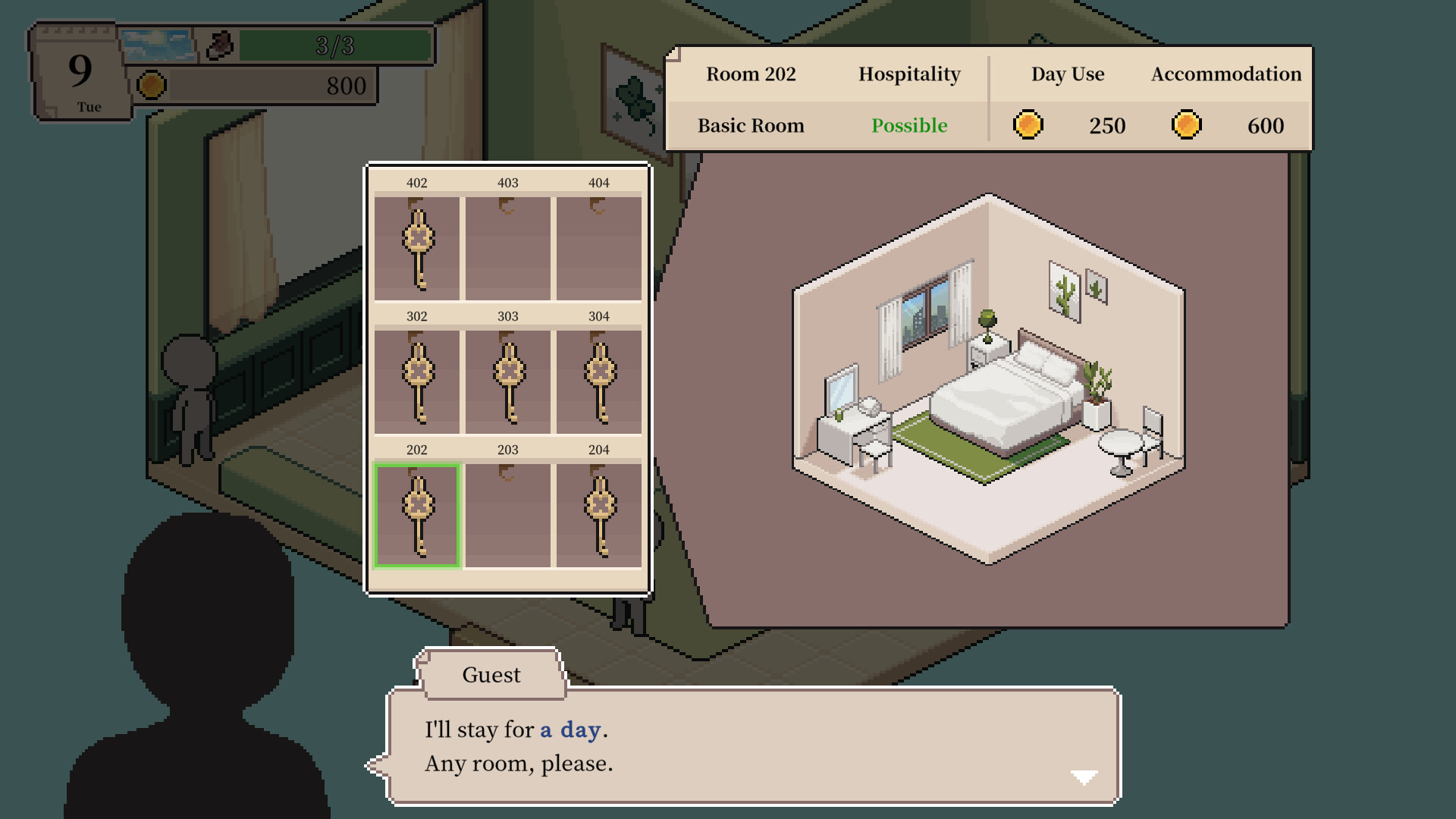
Task: Open the satchel item icon in the top bar
Action: (x=218, y=44)
